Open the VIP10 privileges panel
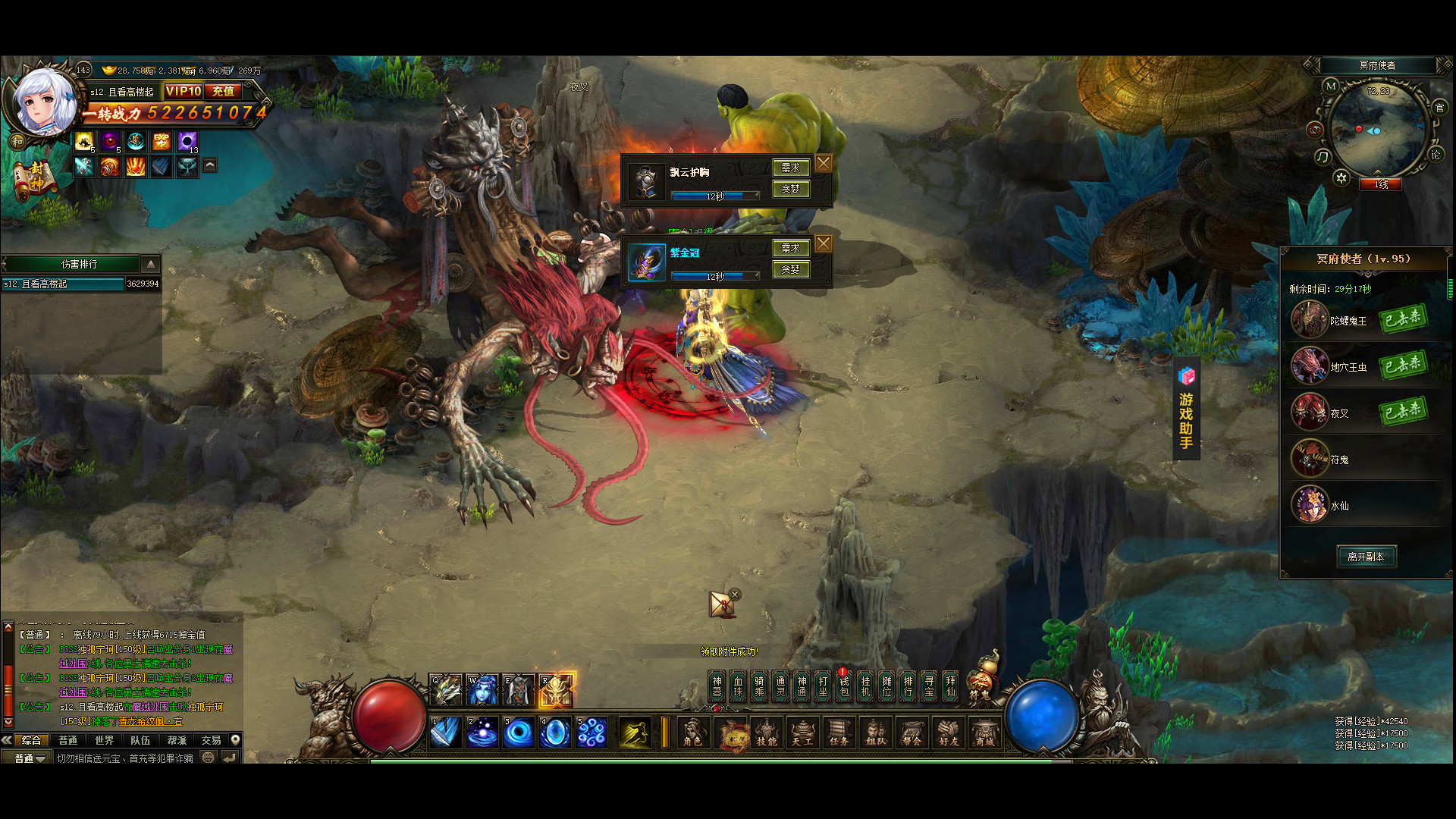1456x819 pixels. tap(183, 91)
